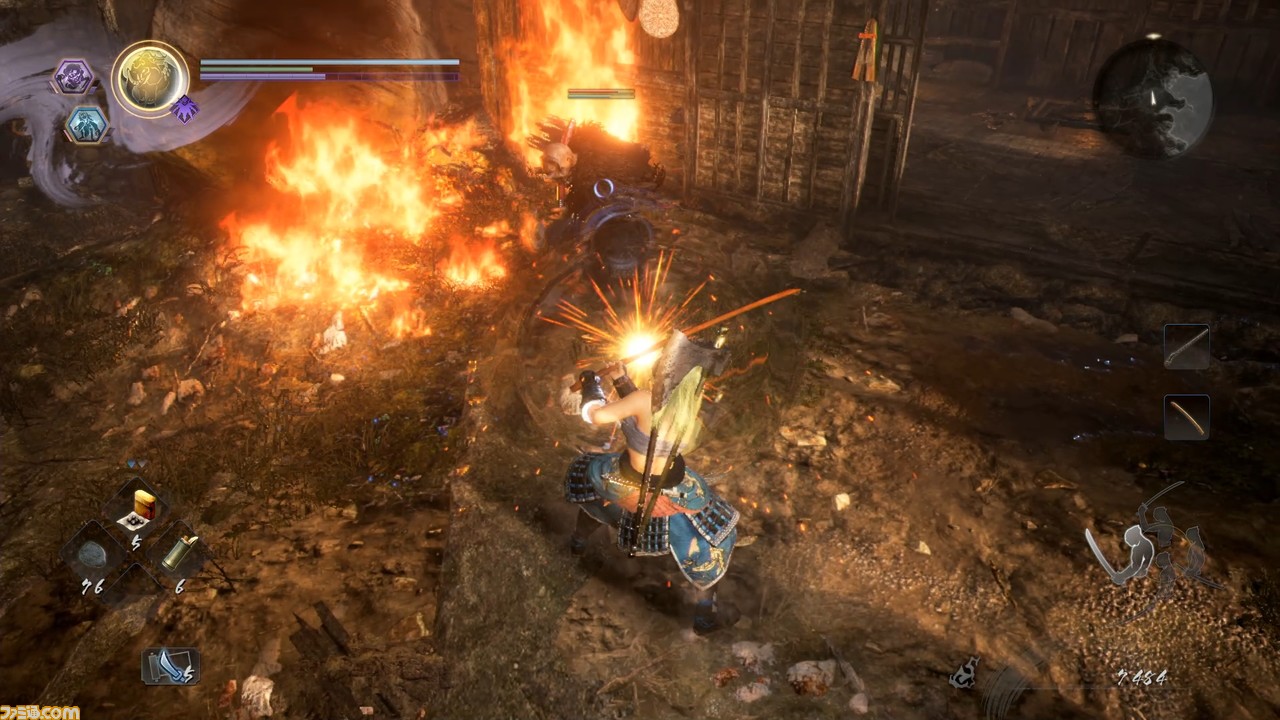
Task: Use the grey stone item slot
Action: point(92,554)
